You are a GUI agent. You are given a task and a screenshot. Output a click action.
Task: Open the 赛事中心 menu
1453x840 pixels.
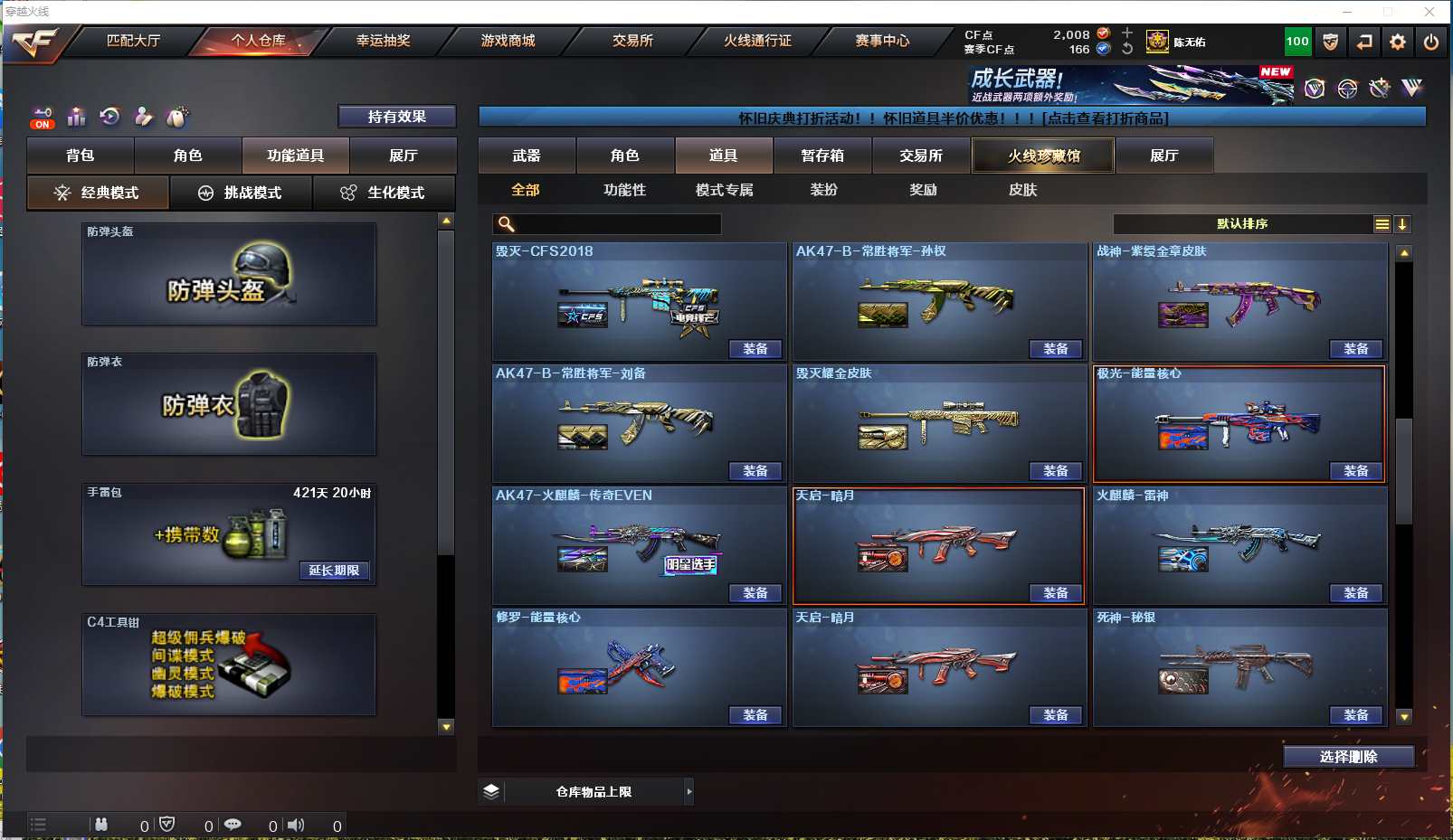882,41
